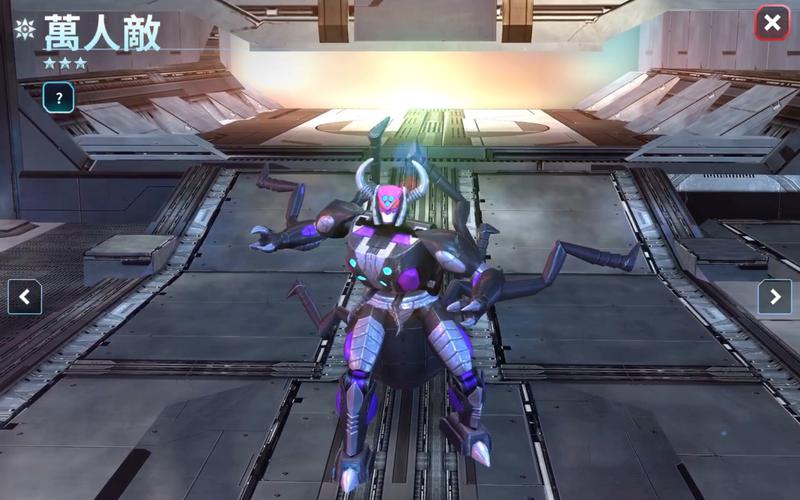The image size is (800, 500).
Task: Close the character viewer with the X button
Action: pyautogui.click(x=771, y=22)
